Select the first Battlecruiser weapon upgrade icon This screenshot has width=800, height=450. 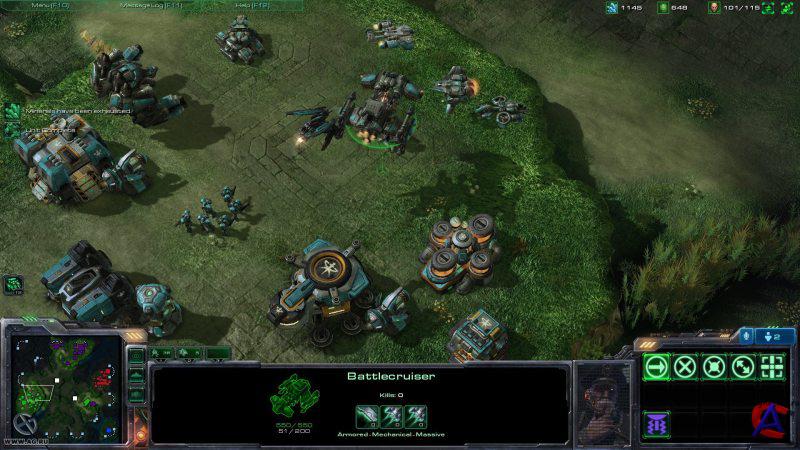point(367,415)
